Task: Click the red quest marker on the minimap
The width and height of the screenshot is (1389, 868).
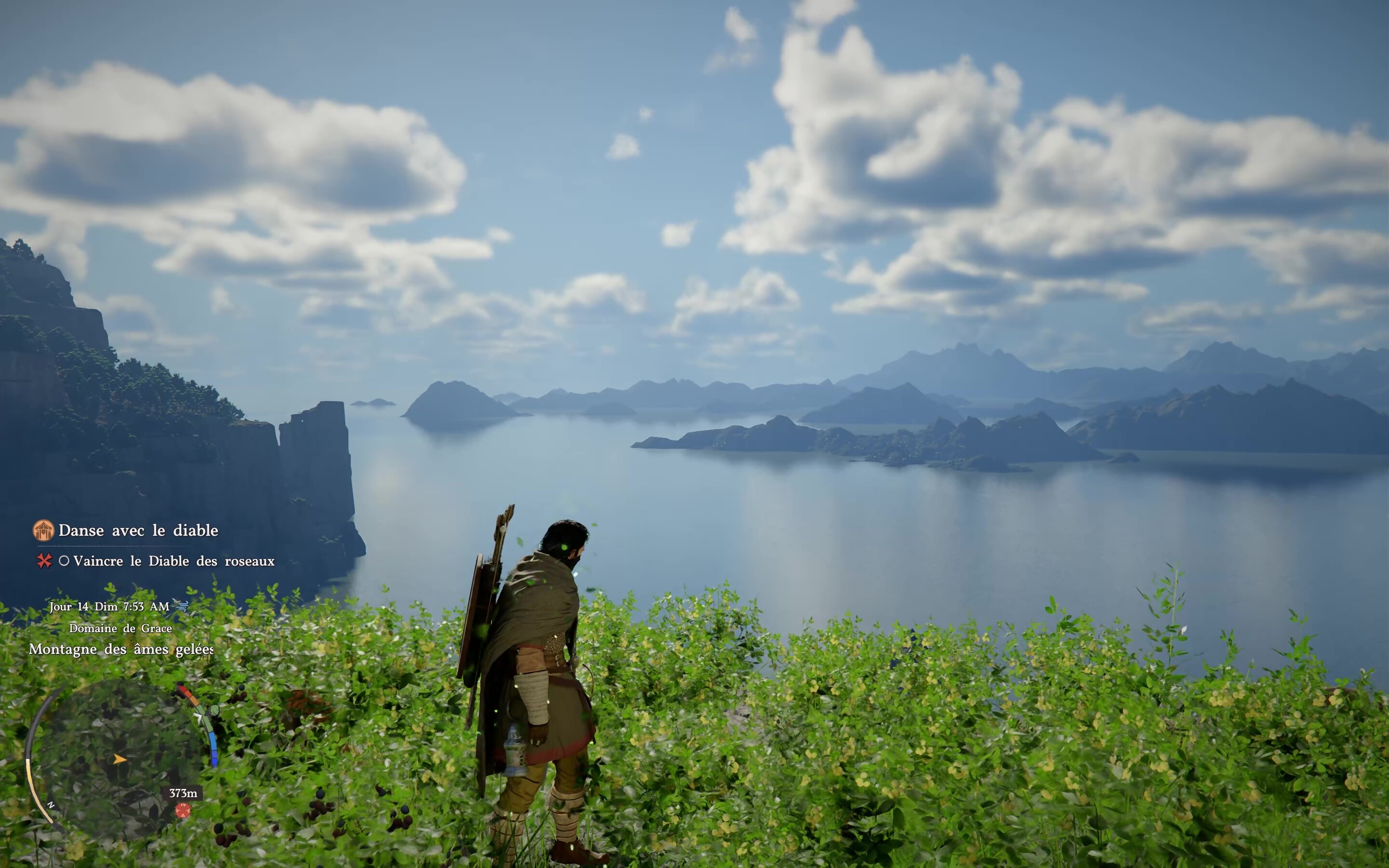Action: [182, 810]
